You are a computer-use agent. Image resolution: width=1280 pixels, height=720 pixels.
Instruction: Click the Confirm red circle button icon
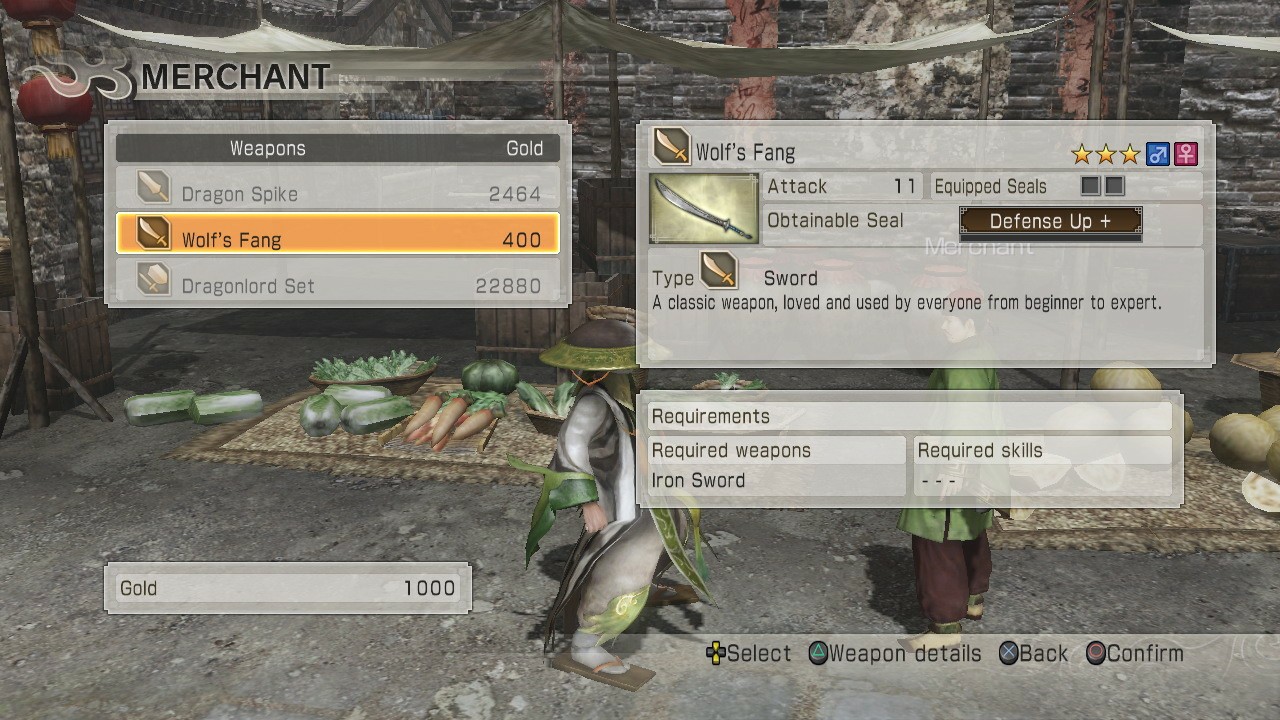1097,653
